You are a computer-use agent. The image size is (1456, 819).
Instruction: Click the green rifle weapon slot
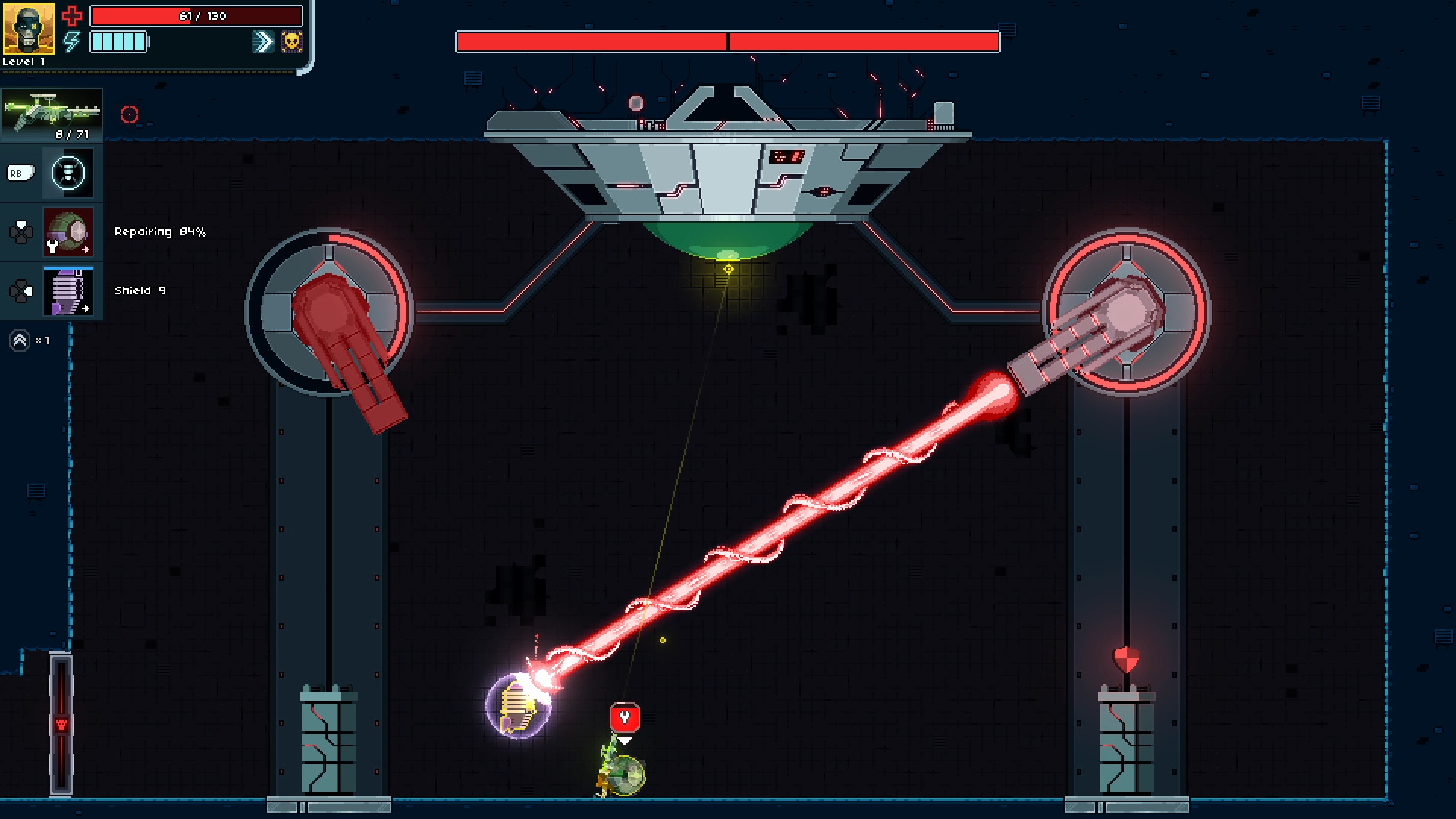pyautogui.click(x=52, y=115)
